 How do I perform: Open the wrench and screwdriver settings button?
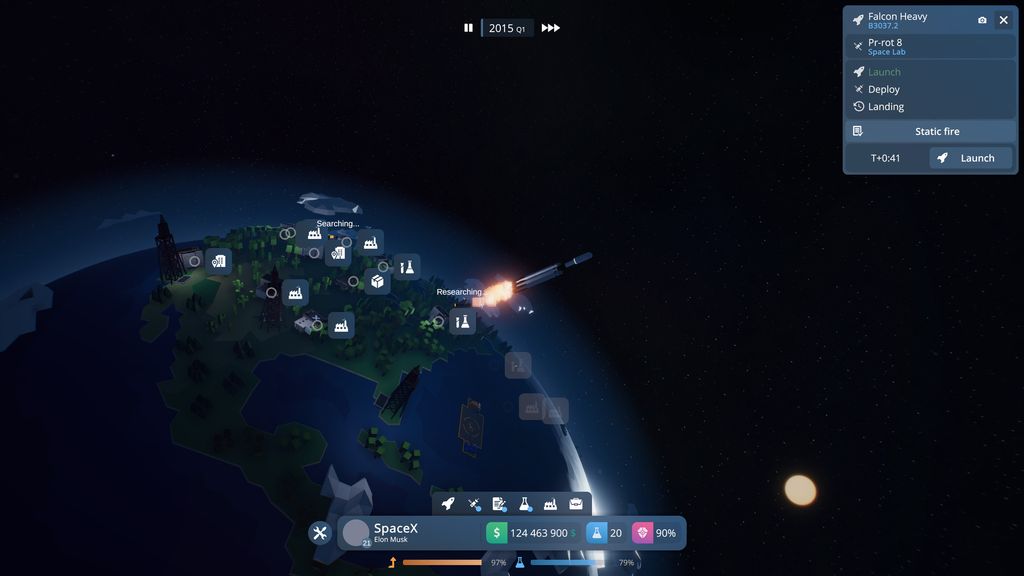[320, 533]
